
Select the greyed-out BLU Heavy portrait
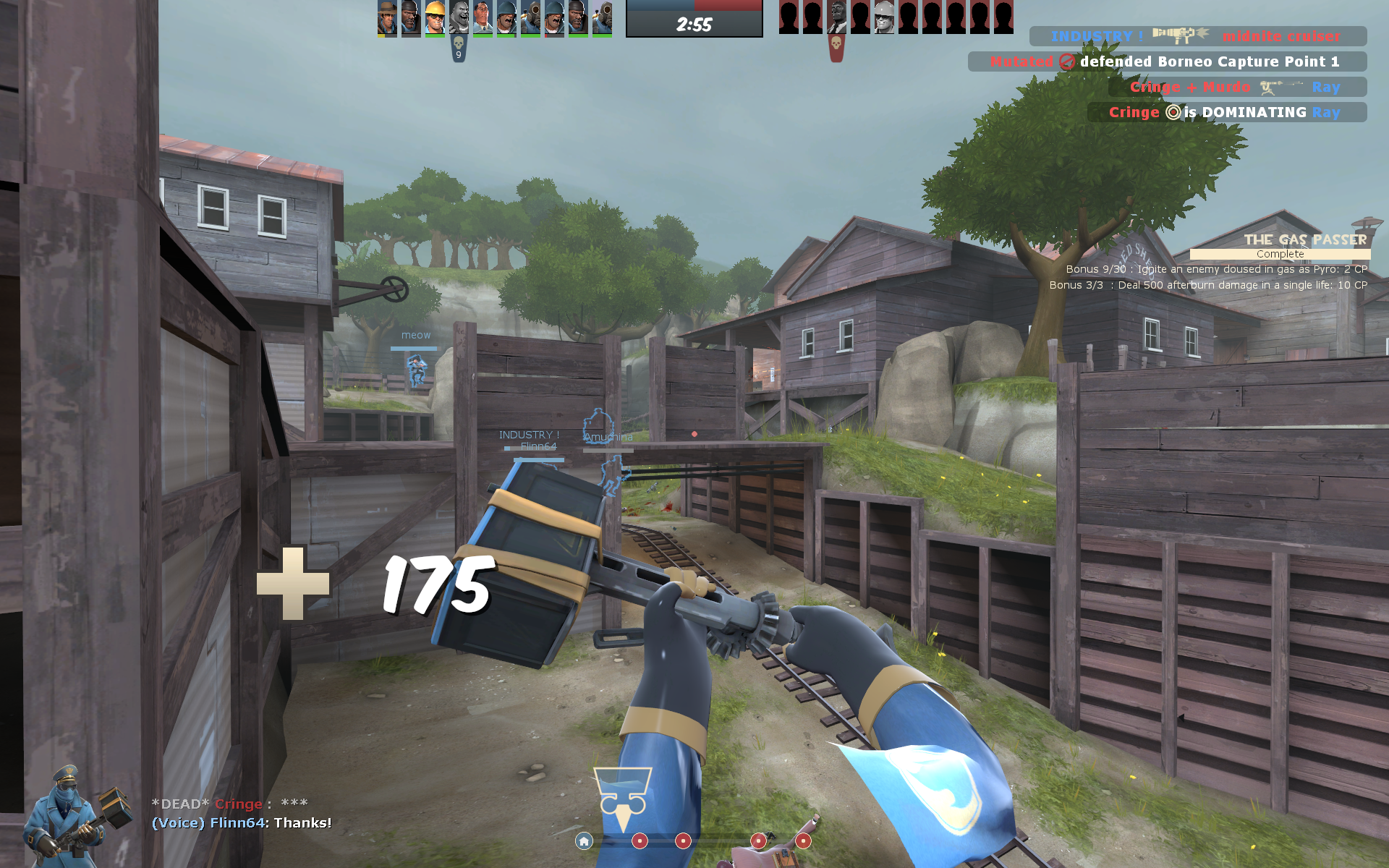(459, 17)
